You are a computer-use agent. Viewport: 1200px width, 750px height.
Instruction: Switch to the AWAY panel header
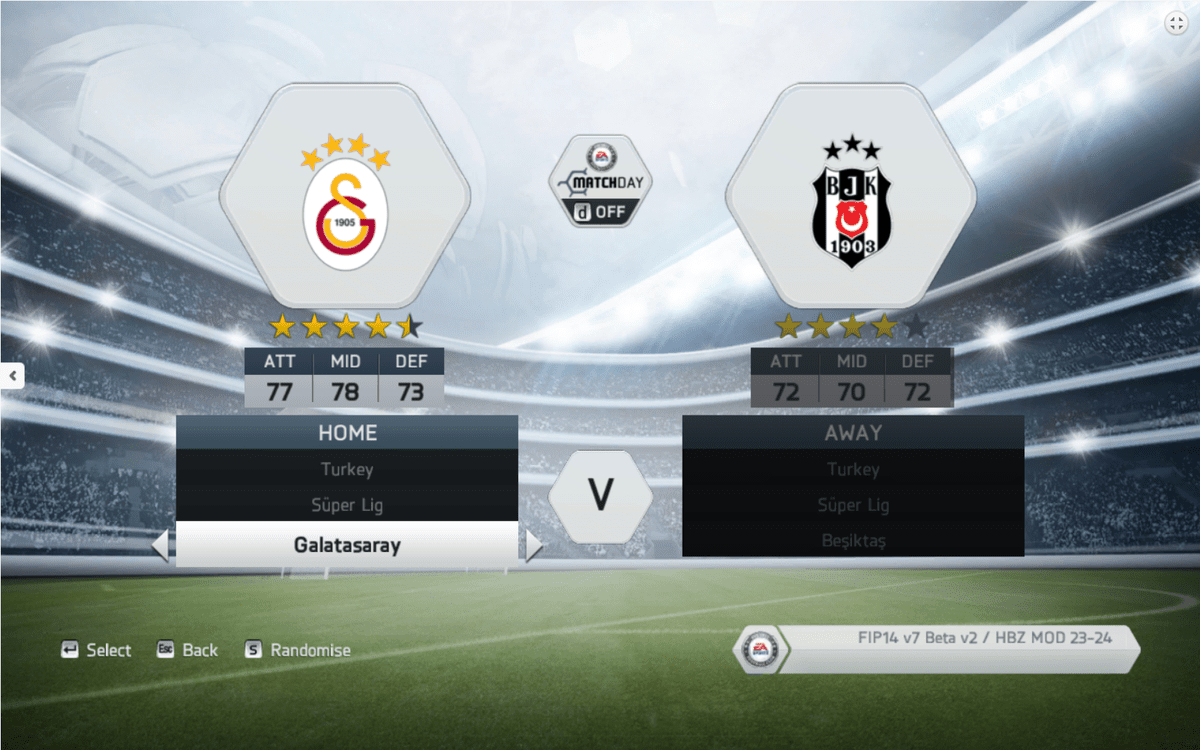click(x=853, y=433)
